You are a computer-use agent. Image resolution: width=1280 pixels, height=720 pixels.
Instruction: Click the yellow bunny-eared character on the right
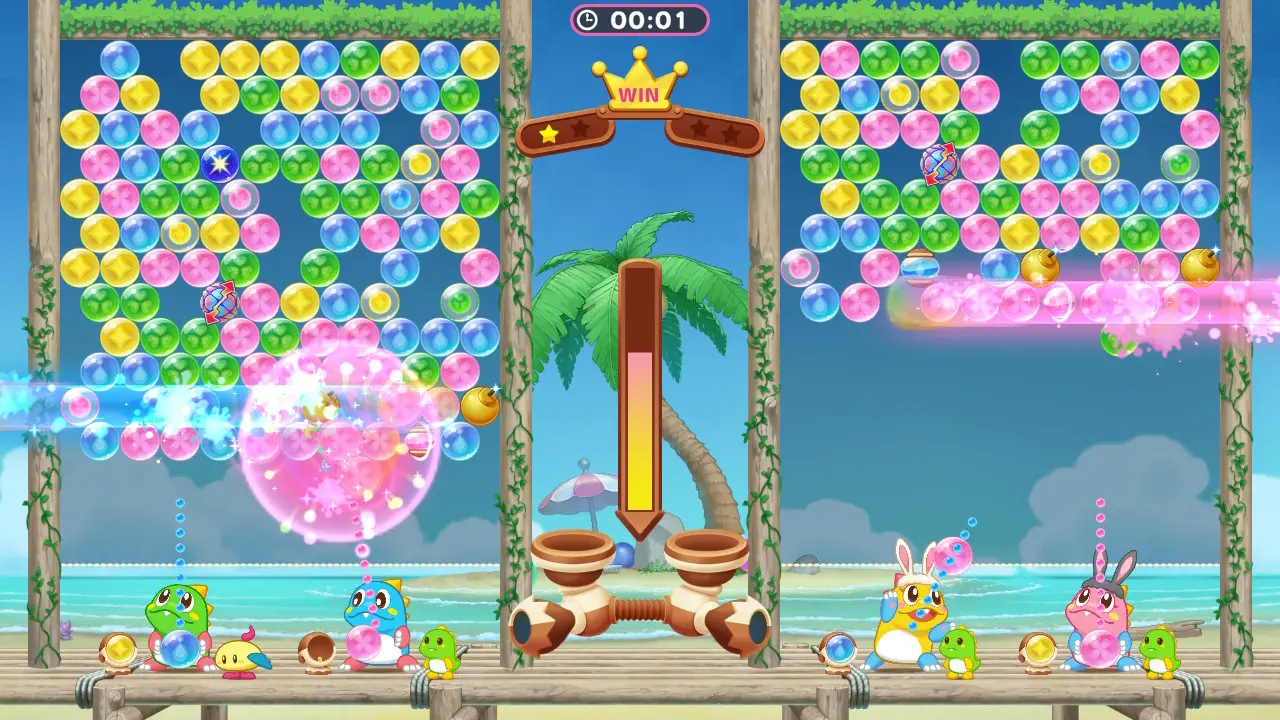click(912, 615)
